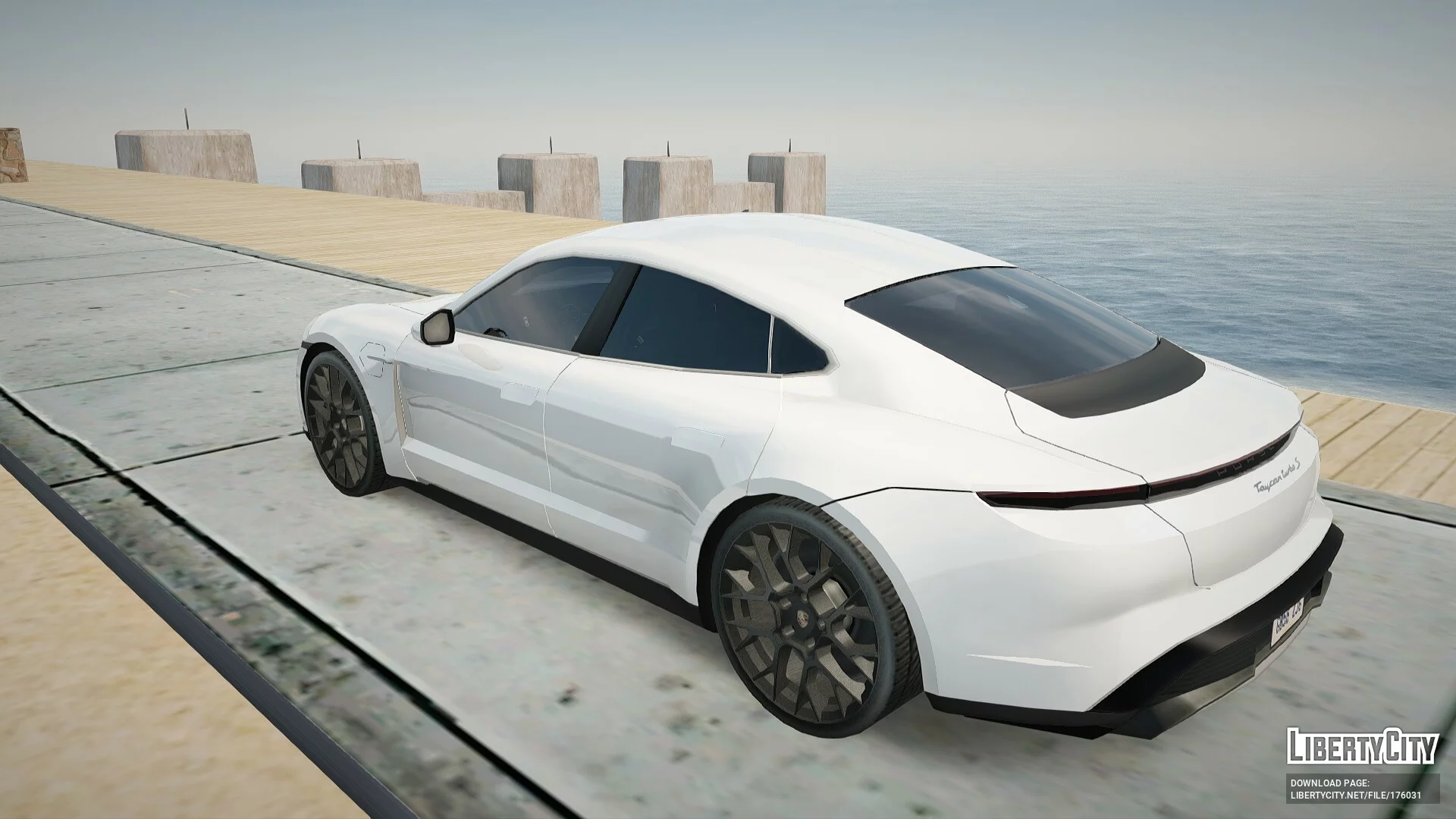This screenshot has height=819, width=1456.
Task: Click the LibertyCity logo watermark
Action: click(1361, 745)
